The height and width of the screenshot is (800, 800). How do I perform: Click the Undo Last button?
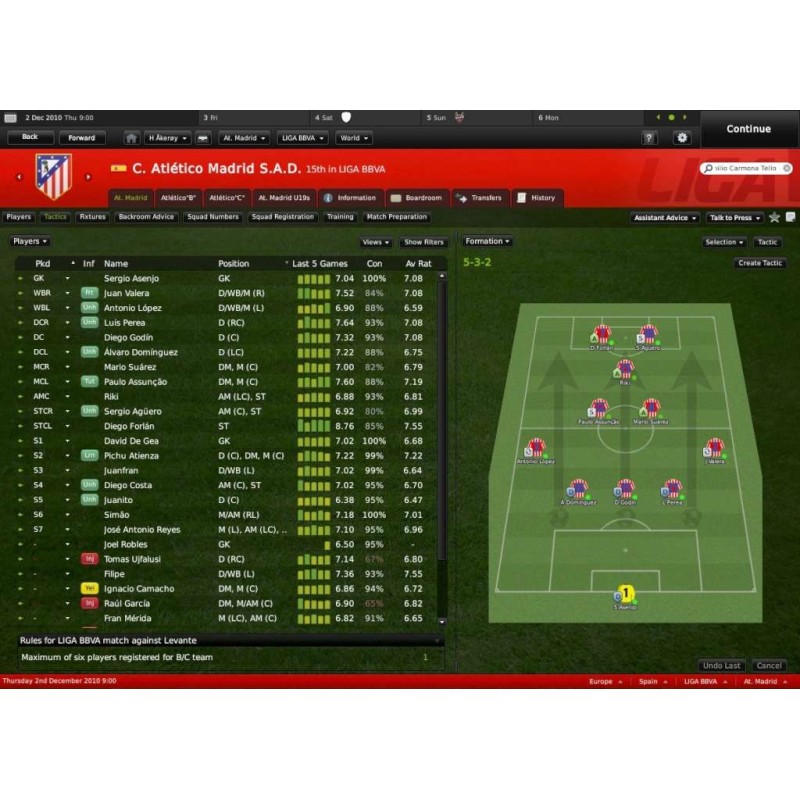point(721,666)
